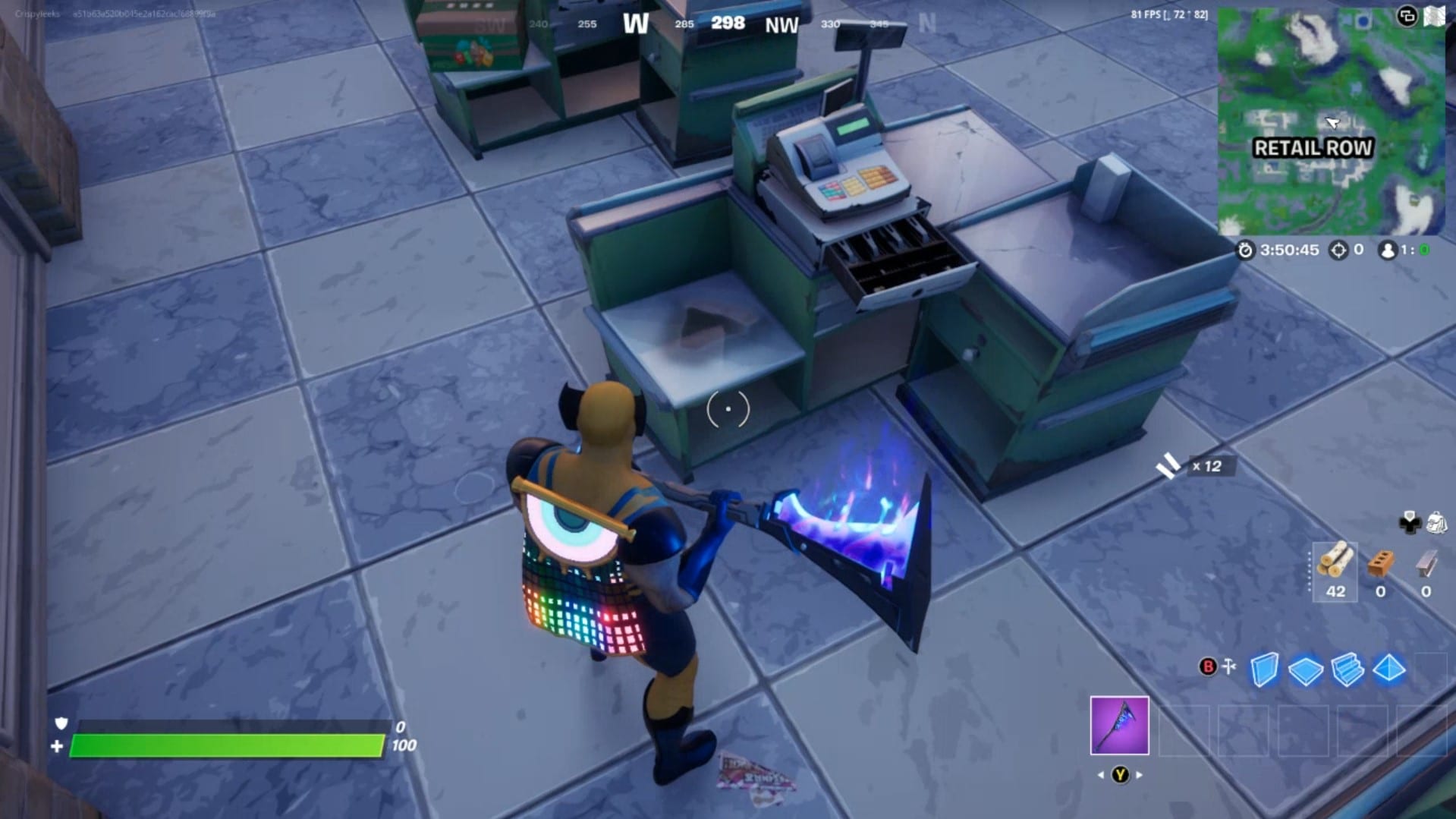This screenshot has height=819, width=1456.
Task: Click the trap slot icon next to B
Action: click(1229, 666)
